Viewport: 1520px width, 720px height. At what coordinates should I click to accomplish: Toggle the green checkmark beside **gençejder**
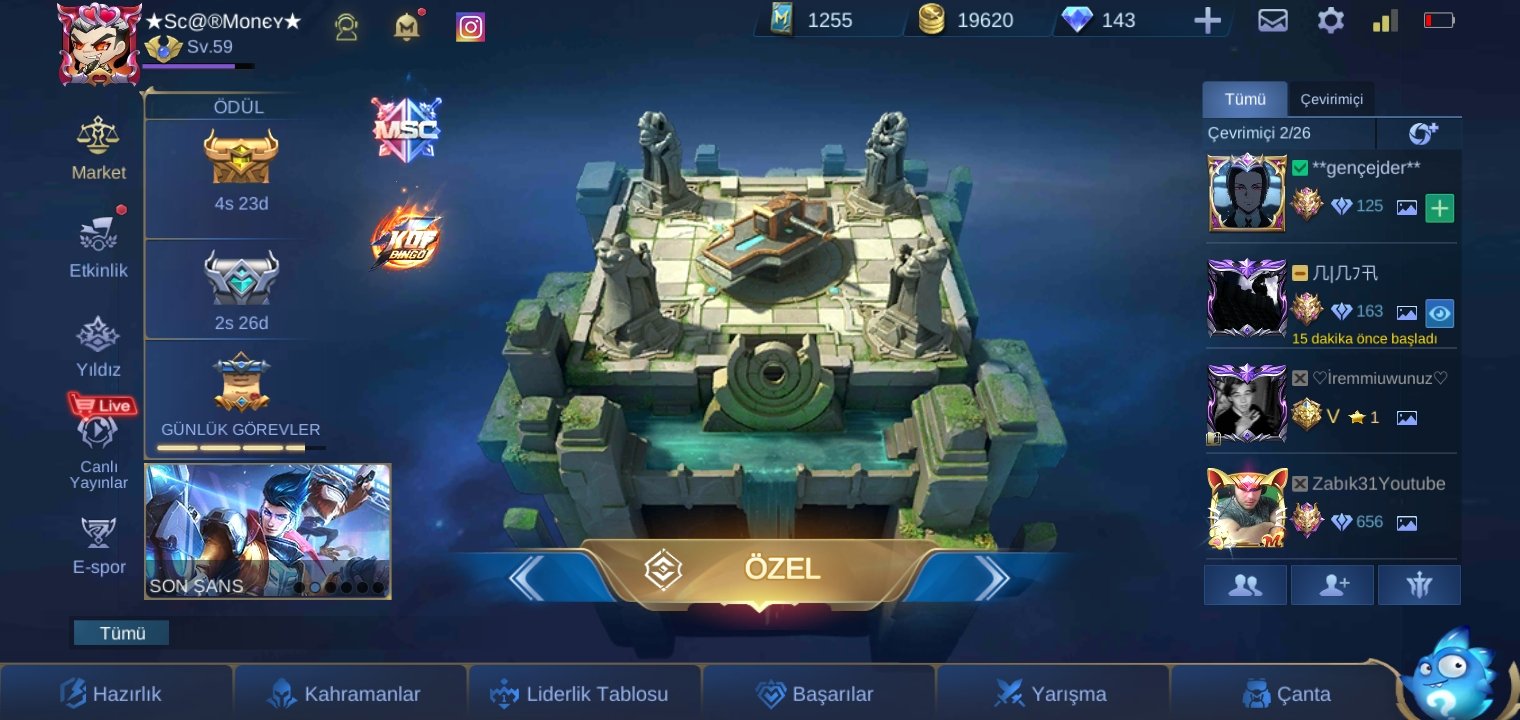pos(1300,168)
